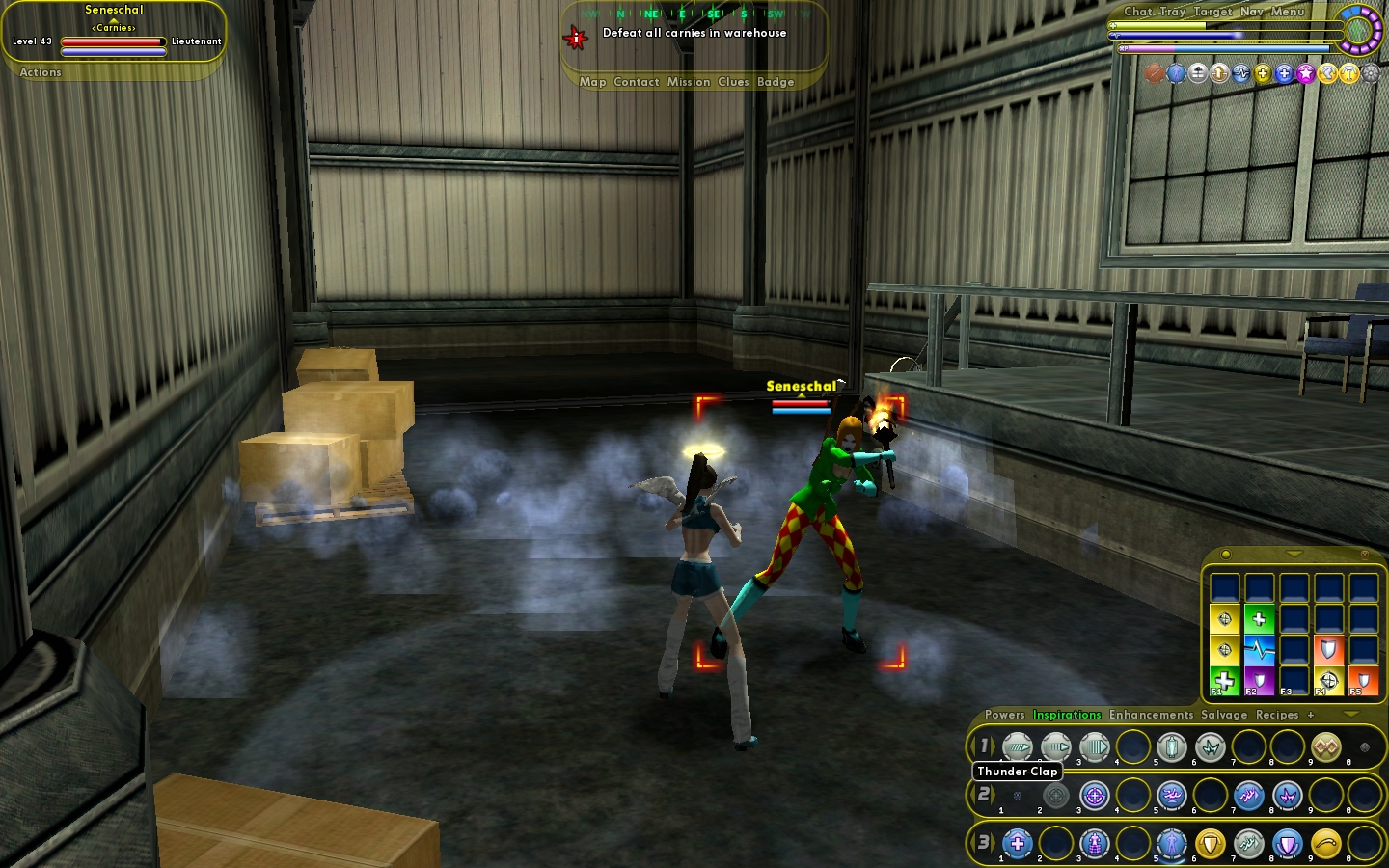
Task: Use the green F1 healing inspiration
Action: tap(1224, 681)
